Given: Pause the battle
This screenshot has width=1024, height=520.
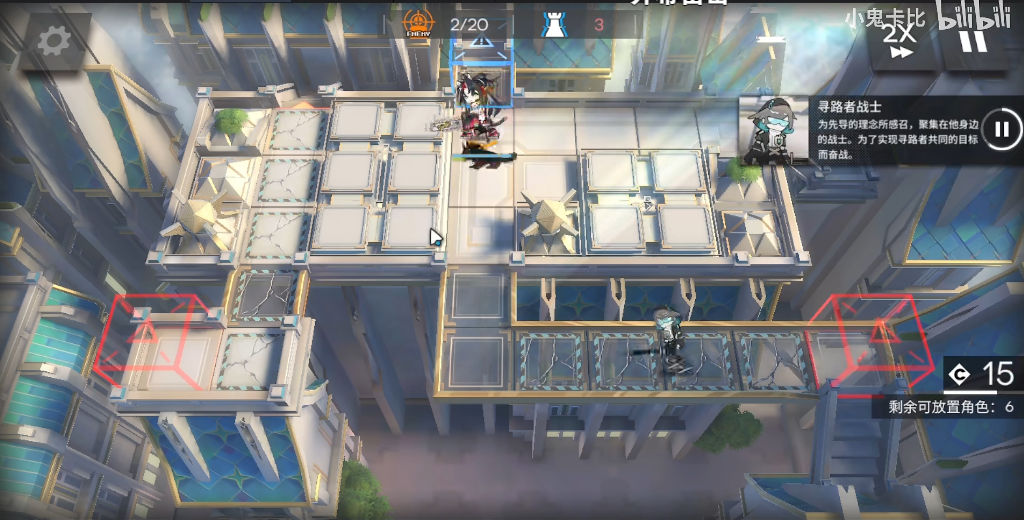Looking at the screenshot, I should (x=971, y=39).
